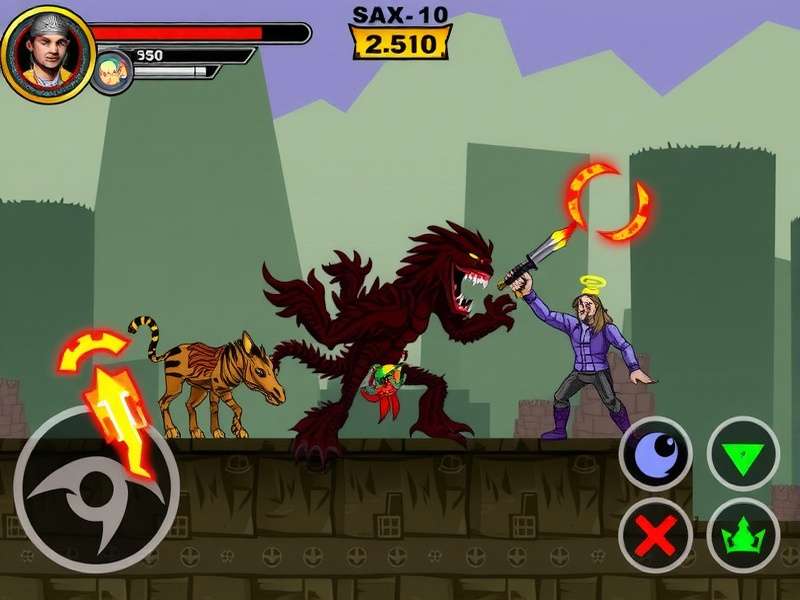
Task: Trigger the green crown ability button
Action: click(x=742, y=535)
